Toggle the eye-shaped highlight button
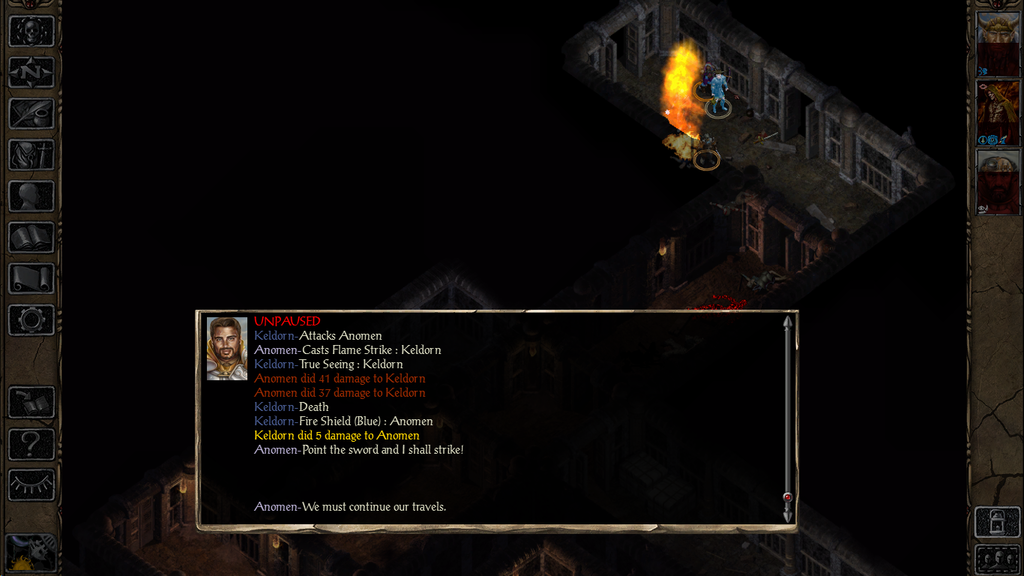Image resolution: width=1024 pixels, height=576 pixels. (x=31, y=484)
